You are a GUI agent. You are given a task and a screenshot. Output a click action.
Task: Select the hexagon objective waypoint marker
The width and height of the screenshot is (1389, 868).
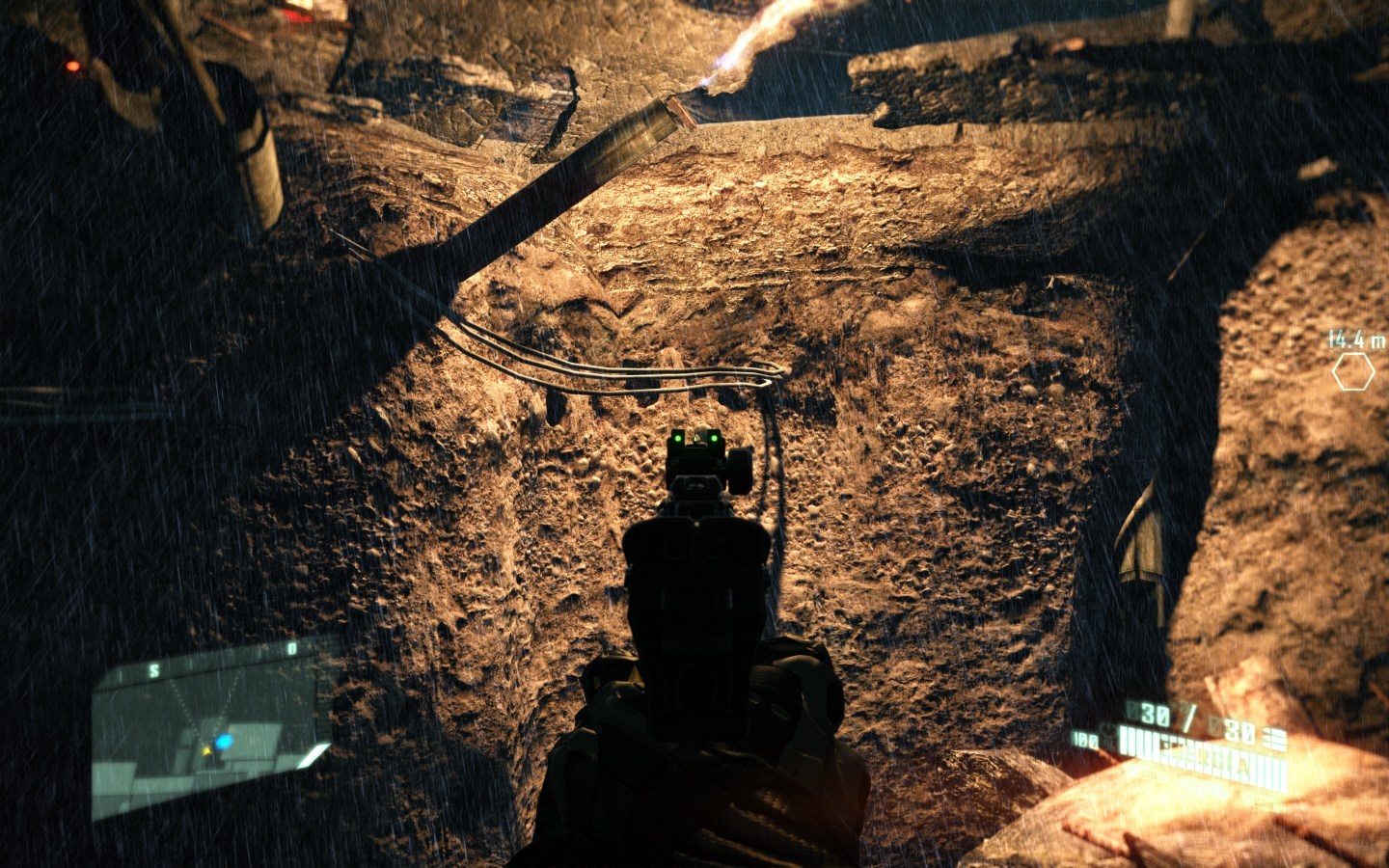coord(1352,371)
